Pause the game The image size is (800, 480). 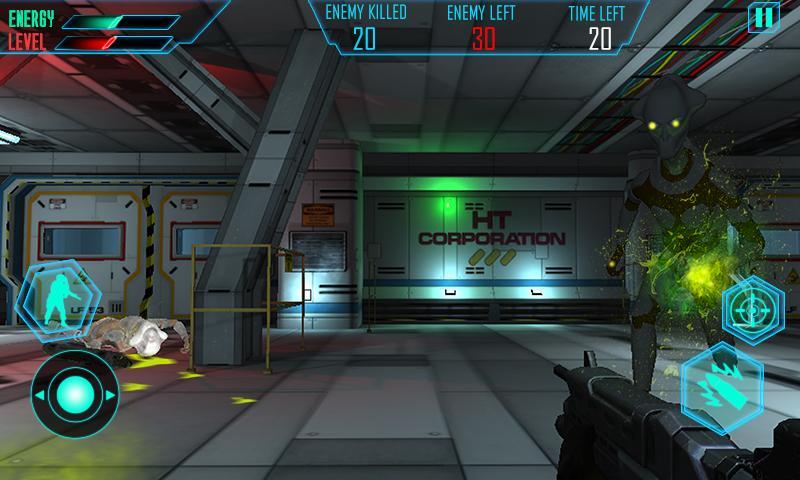pyautogui.click(x=763, y=17)
